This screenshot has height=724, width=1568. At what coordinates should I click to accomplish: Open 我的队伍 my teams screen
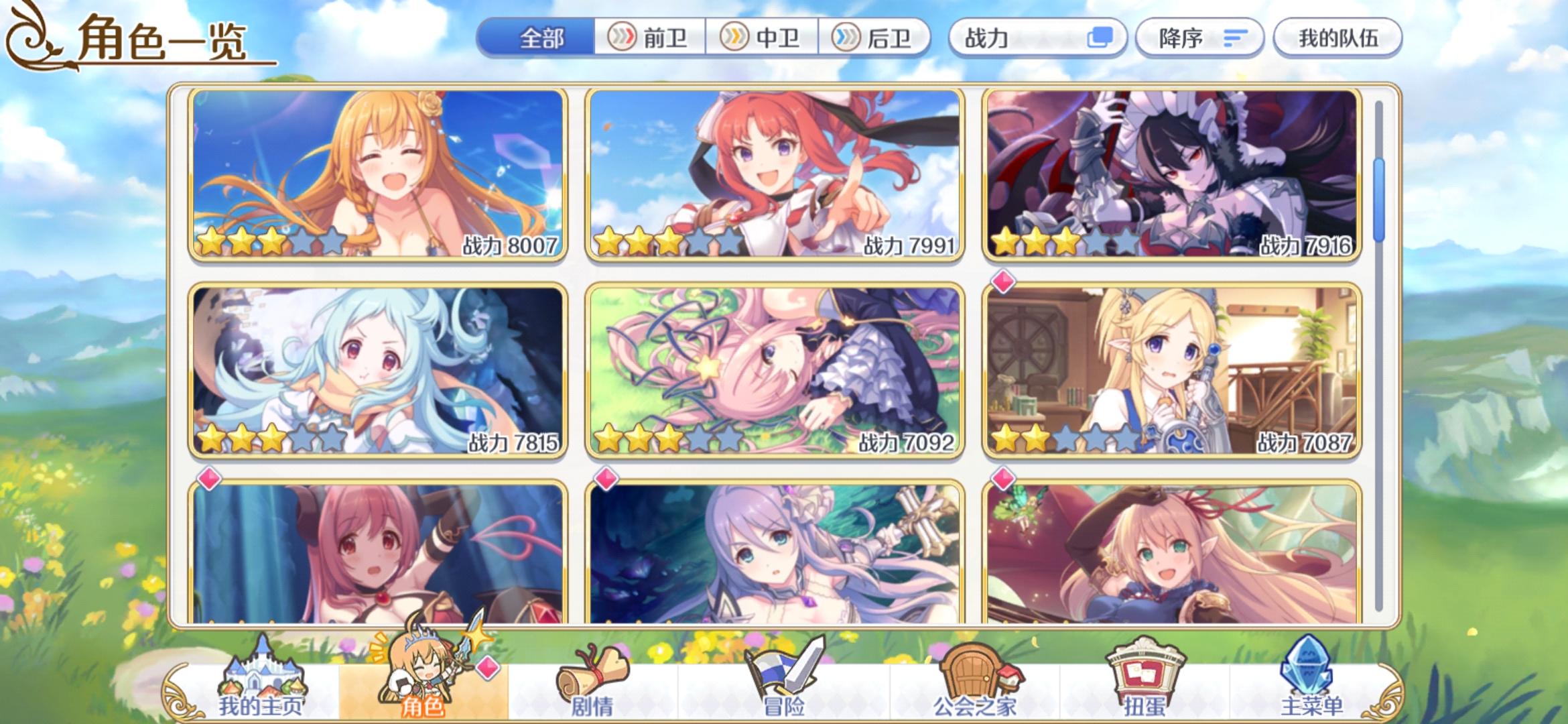[1337, 38]
